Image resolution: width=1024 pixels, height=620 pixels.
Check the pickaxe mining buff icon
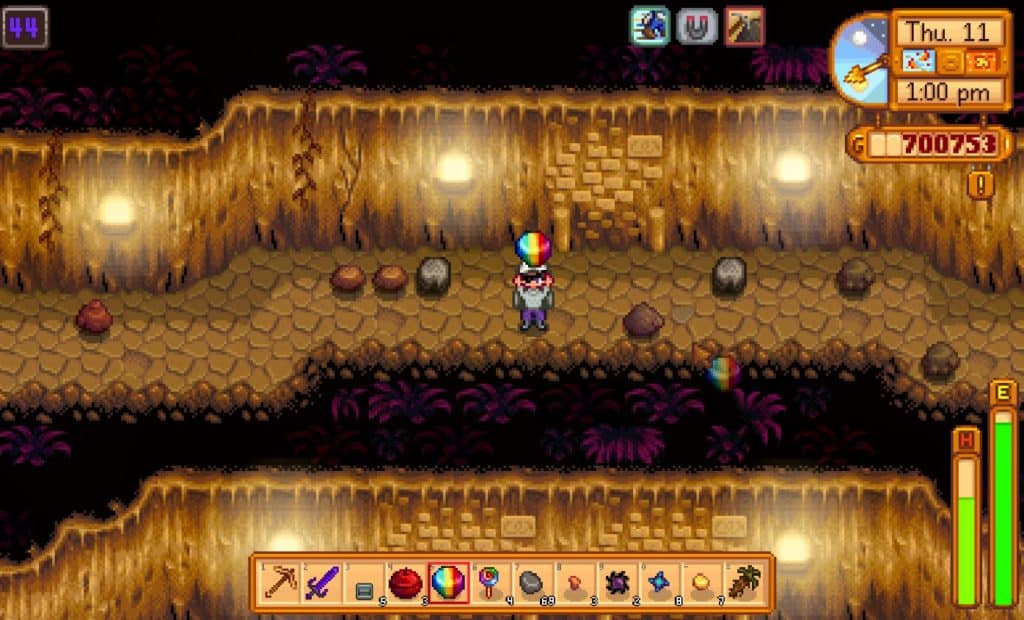[744, 26]
